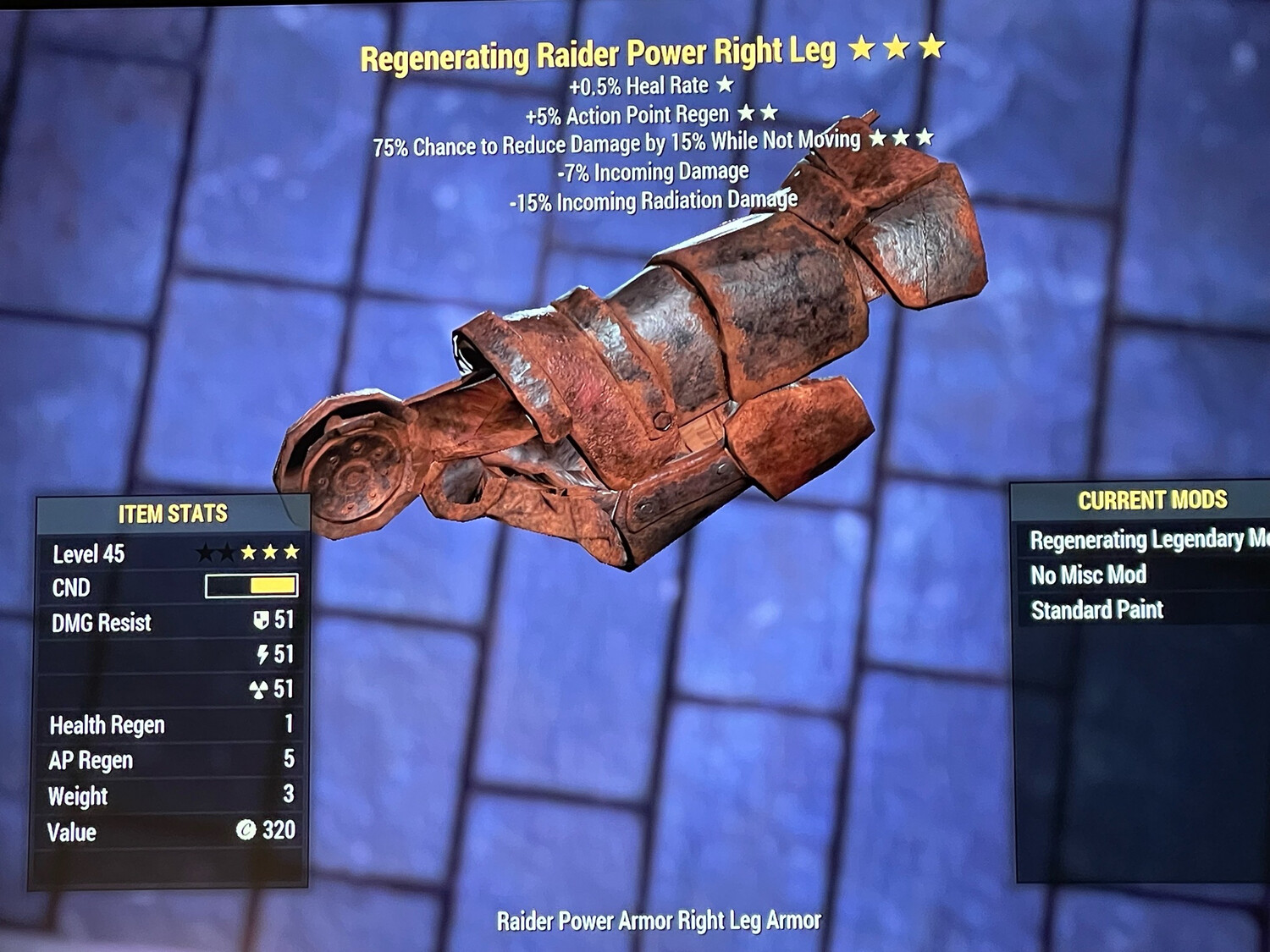Viewport: 1270px width, 952px height.
Task: Click the second dark star beside Level 45
Action: click(x=228, y=551)
